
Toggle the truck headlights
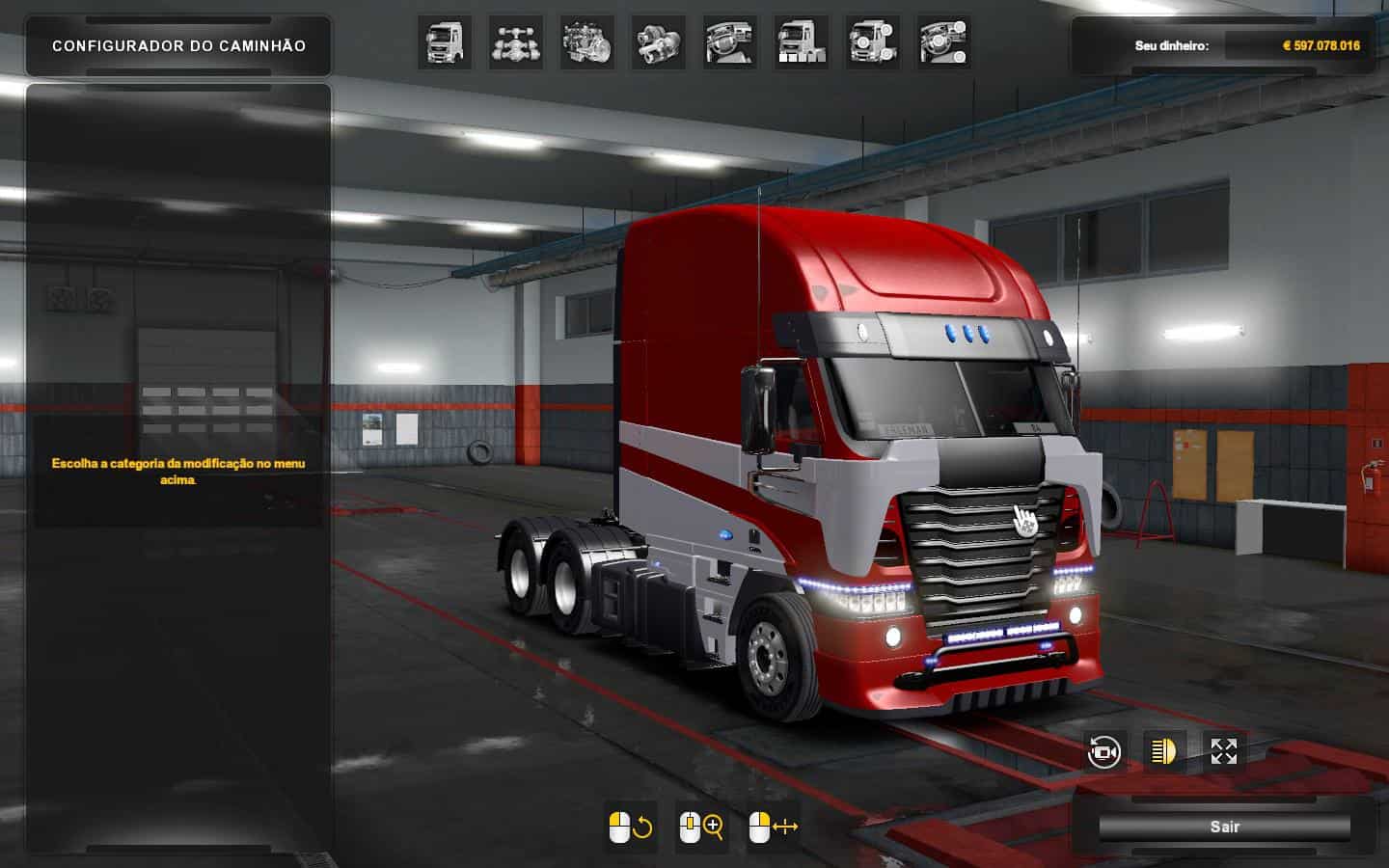point(1164,750)
